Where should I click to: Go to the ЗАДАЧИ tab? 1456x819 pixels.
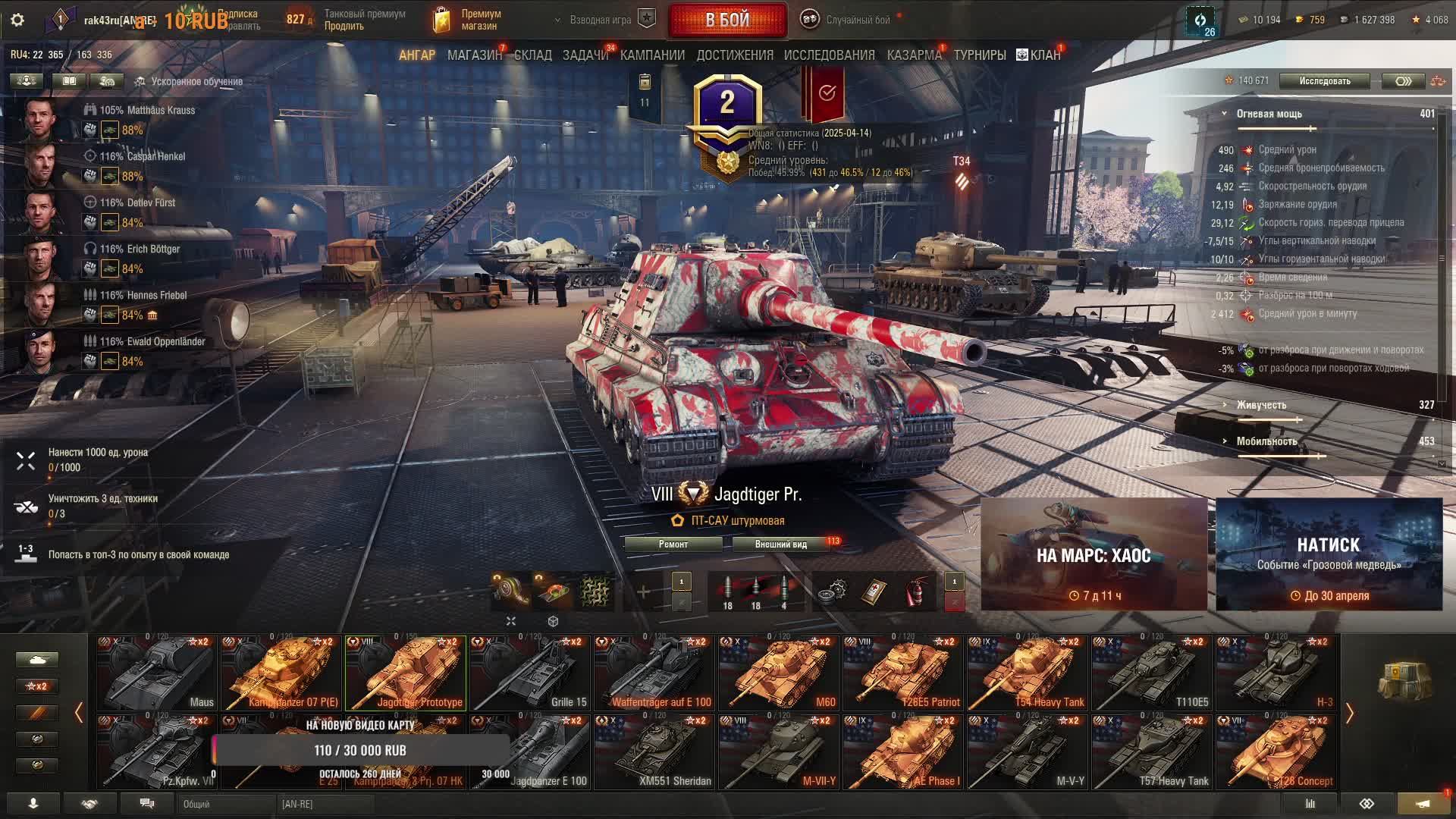[585, 55]
